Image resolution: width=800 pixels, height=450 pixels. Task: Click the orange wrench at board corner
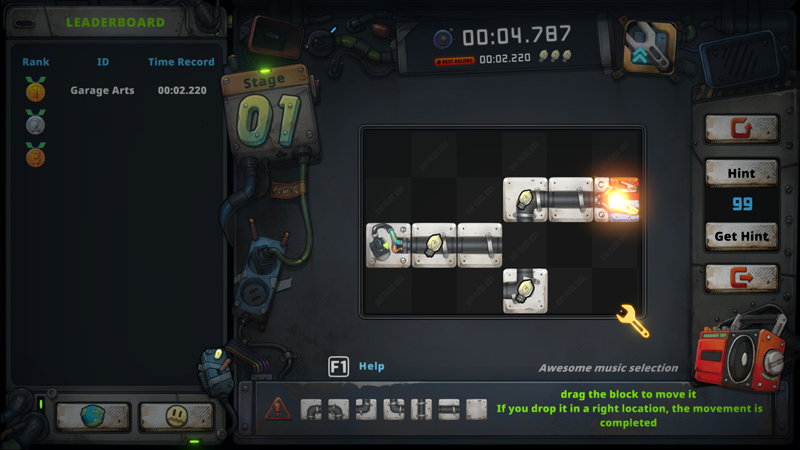[x=634, y=321]
